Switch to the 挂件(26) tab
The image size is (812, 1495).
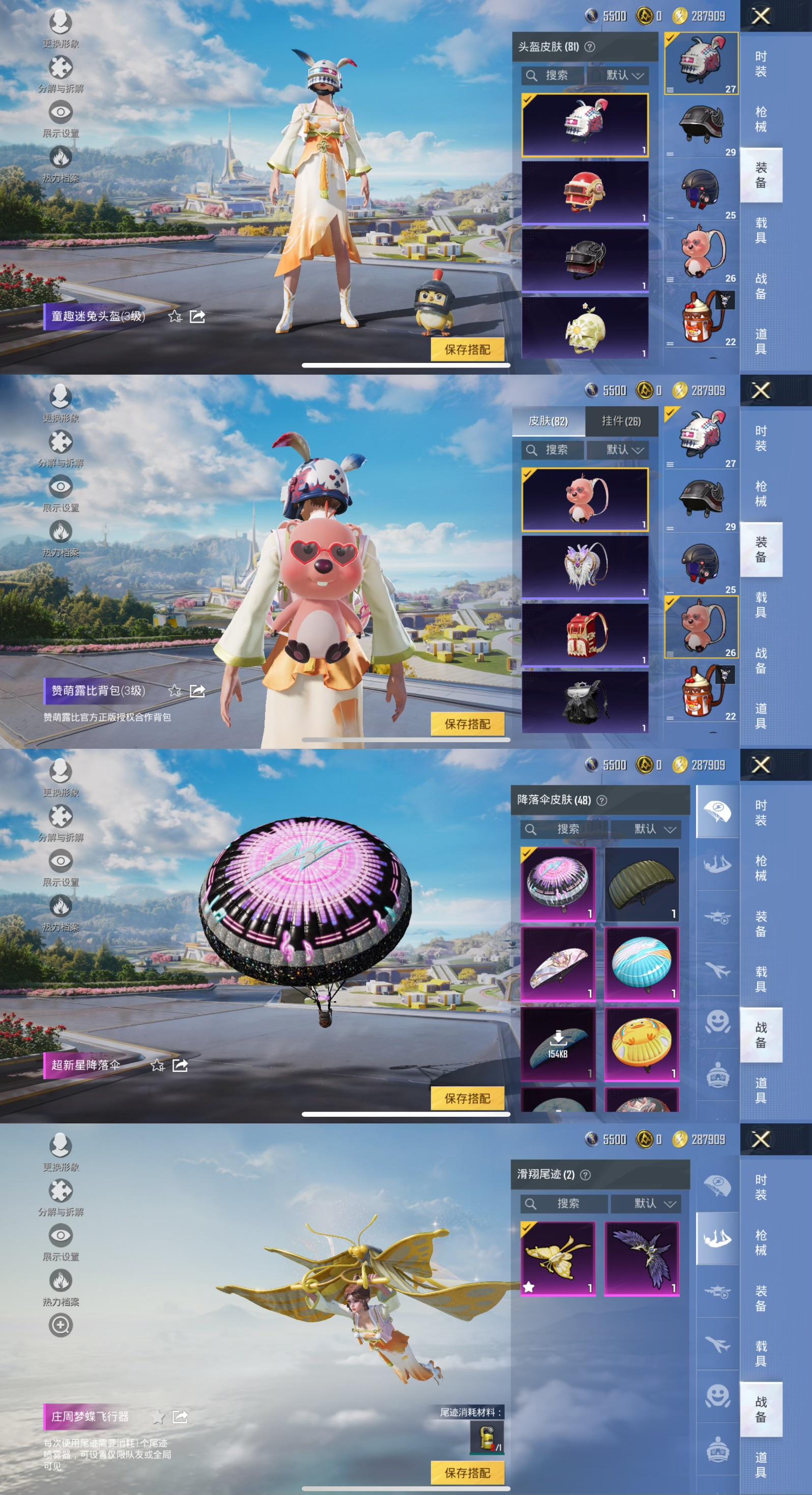(621, 421)
